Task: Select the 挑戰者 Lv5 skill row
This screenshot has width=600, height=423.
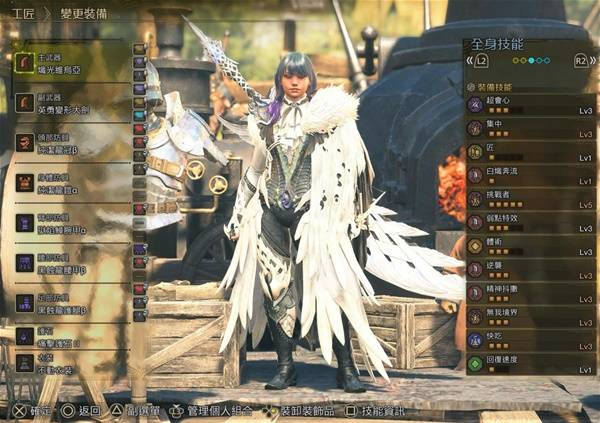Action: pyautogui.click(x=530, y=199)
